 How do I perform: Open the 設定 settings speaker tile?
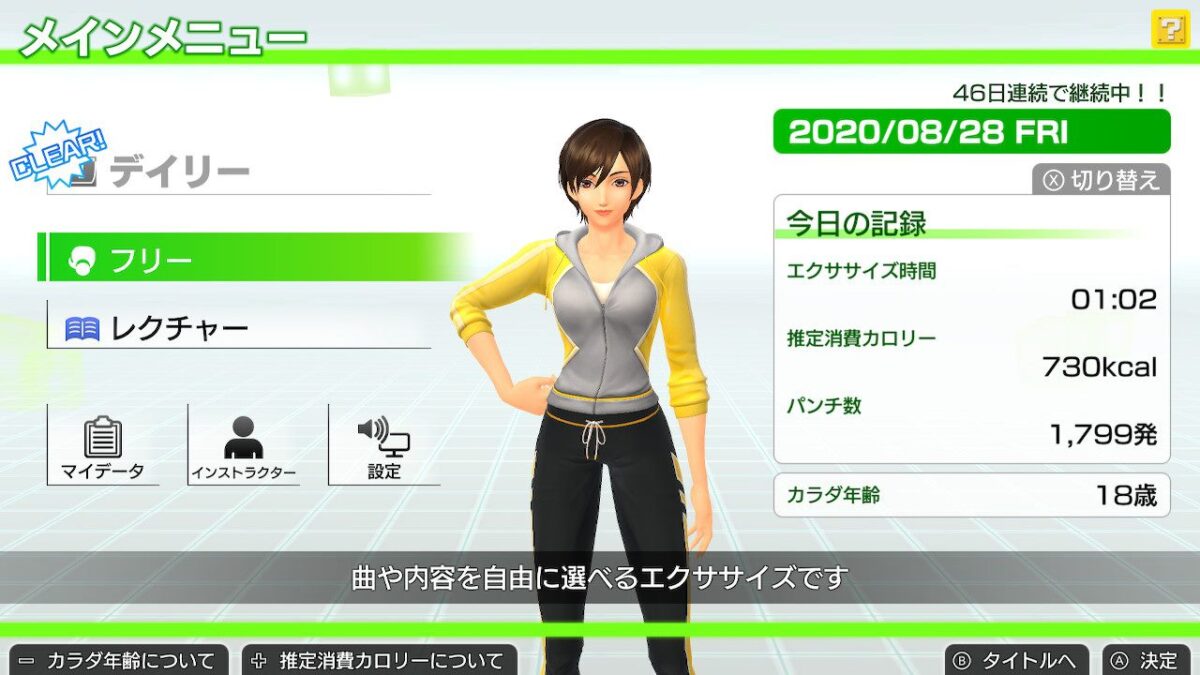(384, 446)
